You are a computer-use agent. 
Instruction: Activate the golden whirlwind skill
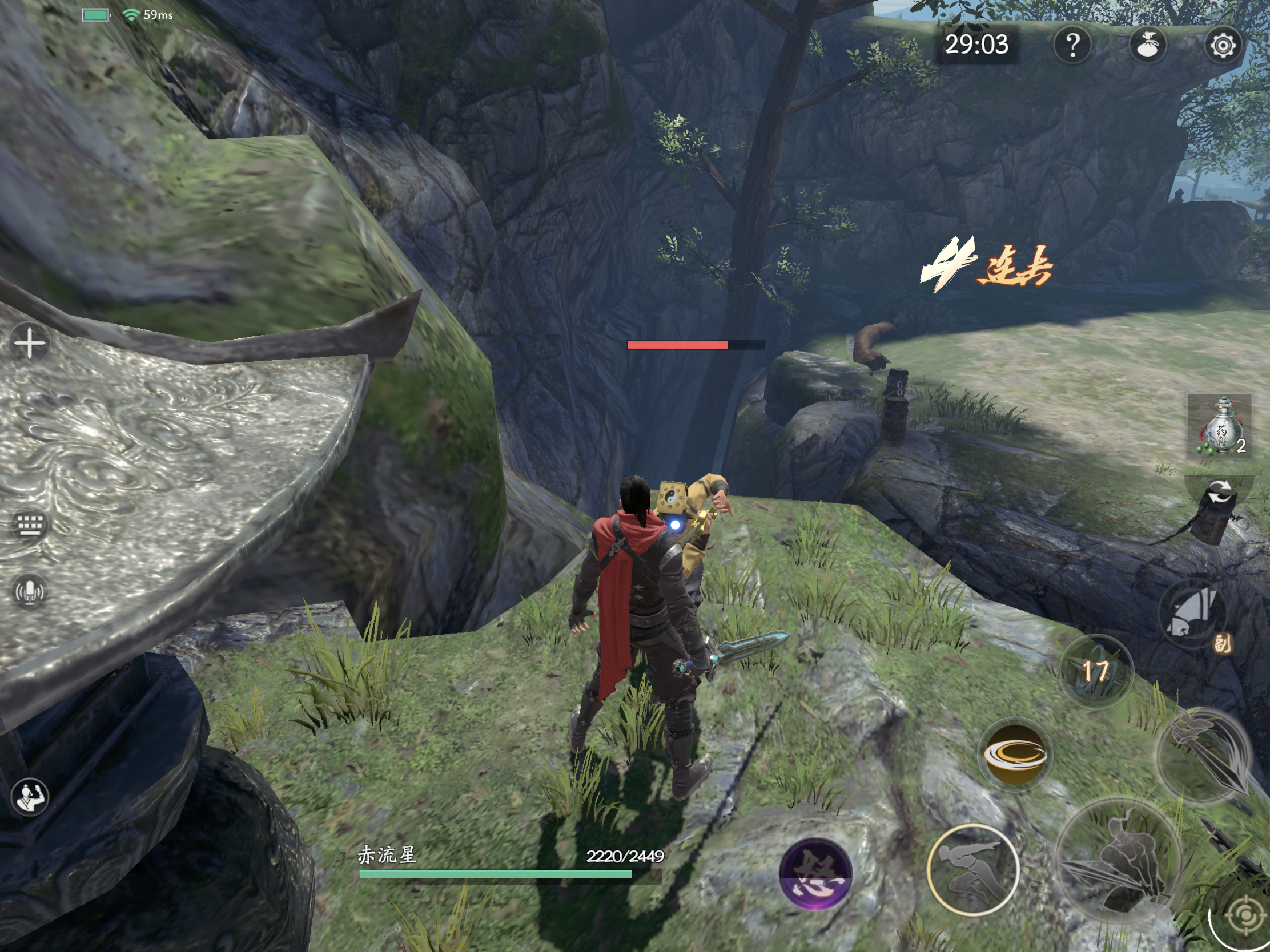(x=1015, y=755)
